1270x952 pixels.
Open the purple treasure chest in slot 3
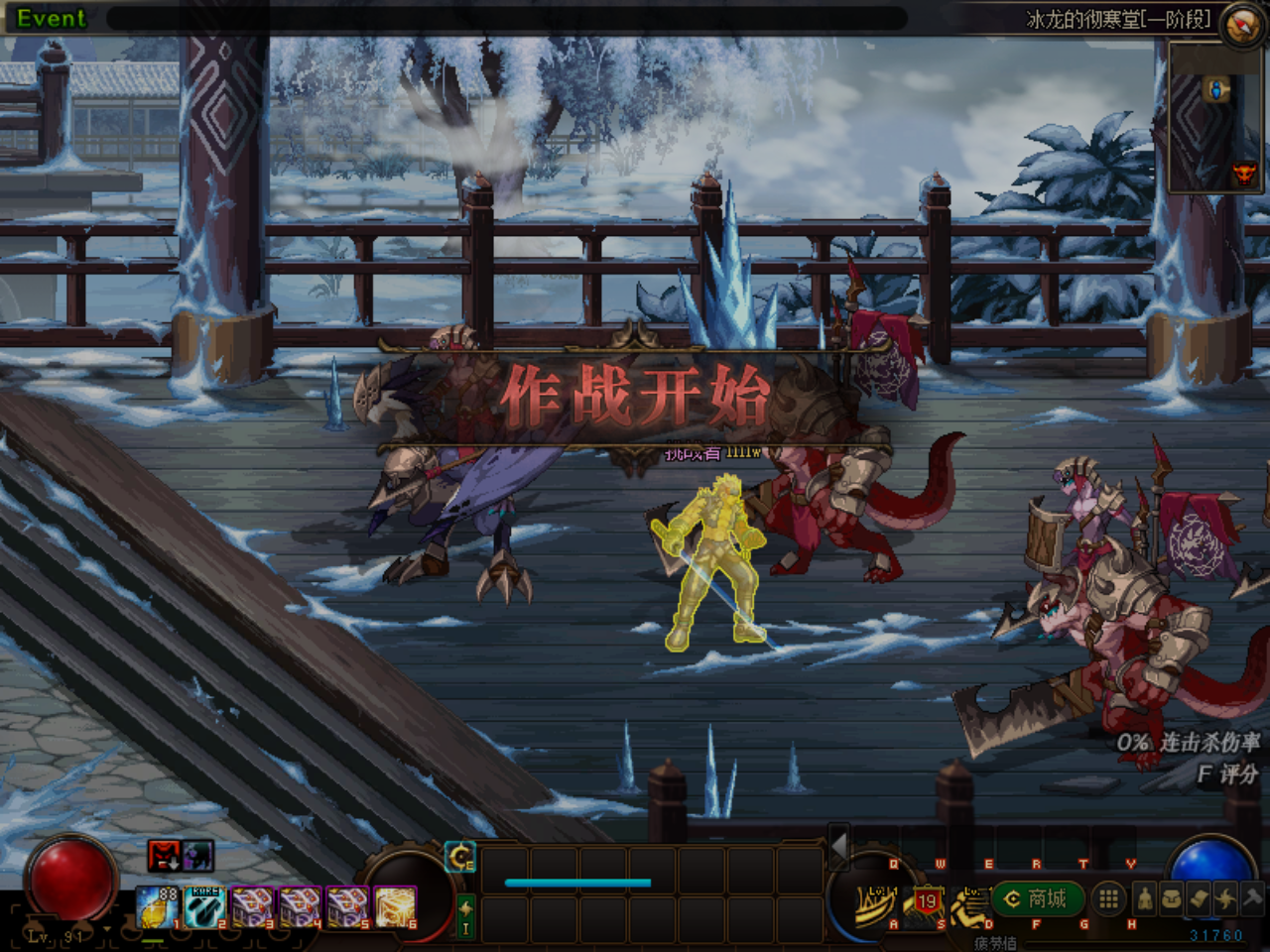[252, 907]
